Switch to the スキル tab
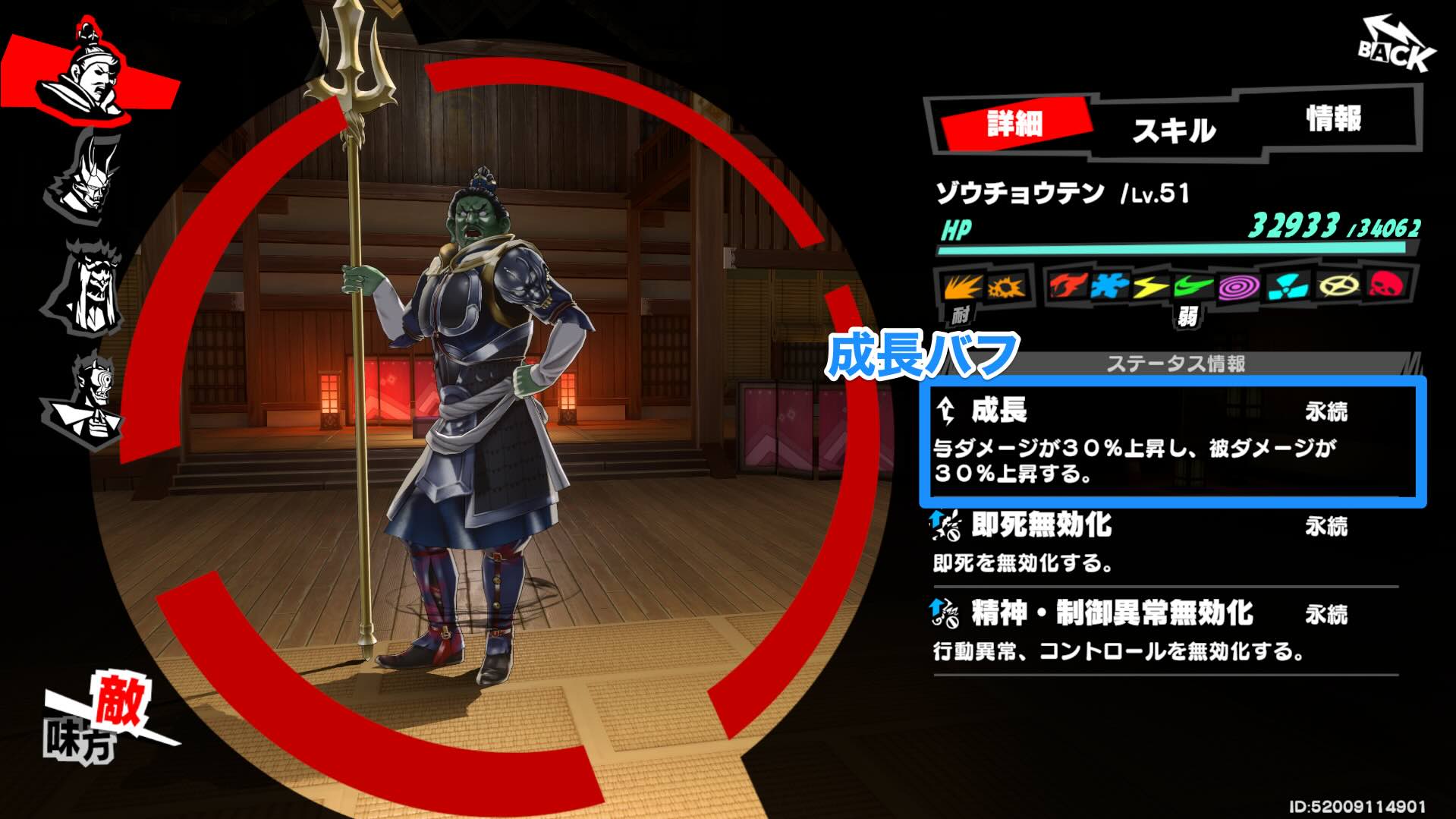1456x819 pixels. (1175, 128)
